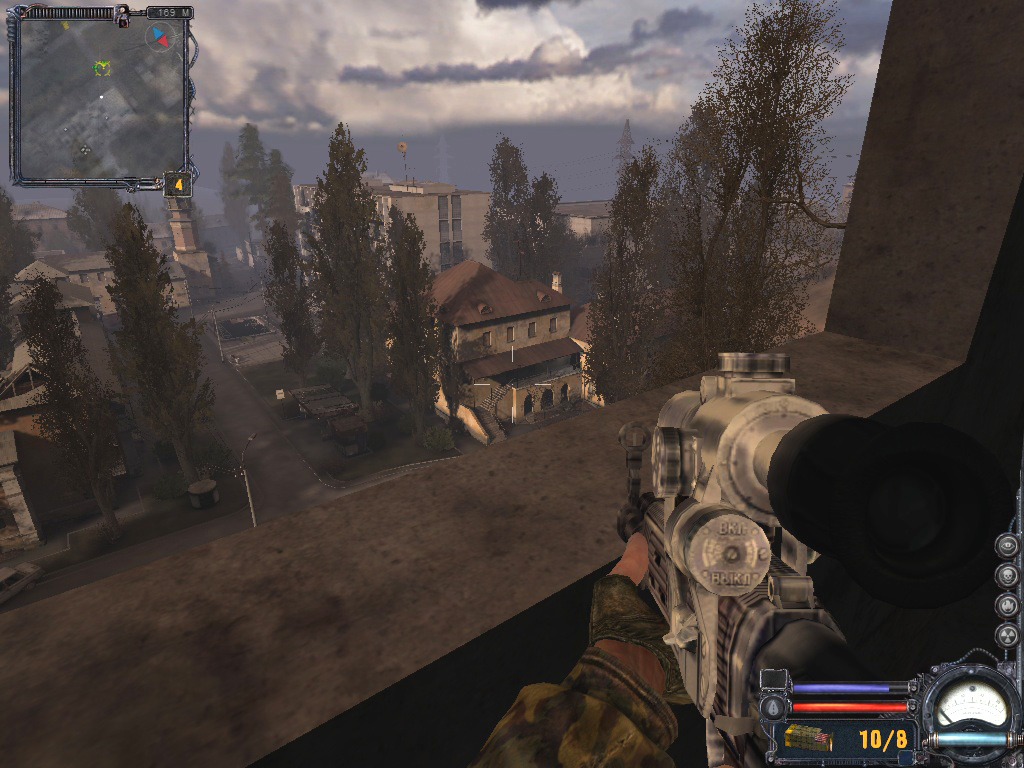The width and height of the screenshot is (1024, 768).
Task: Click the minimap in the corner
Action: (100, 100)
